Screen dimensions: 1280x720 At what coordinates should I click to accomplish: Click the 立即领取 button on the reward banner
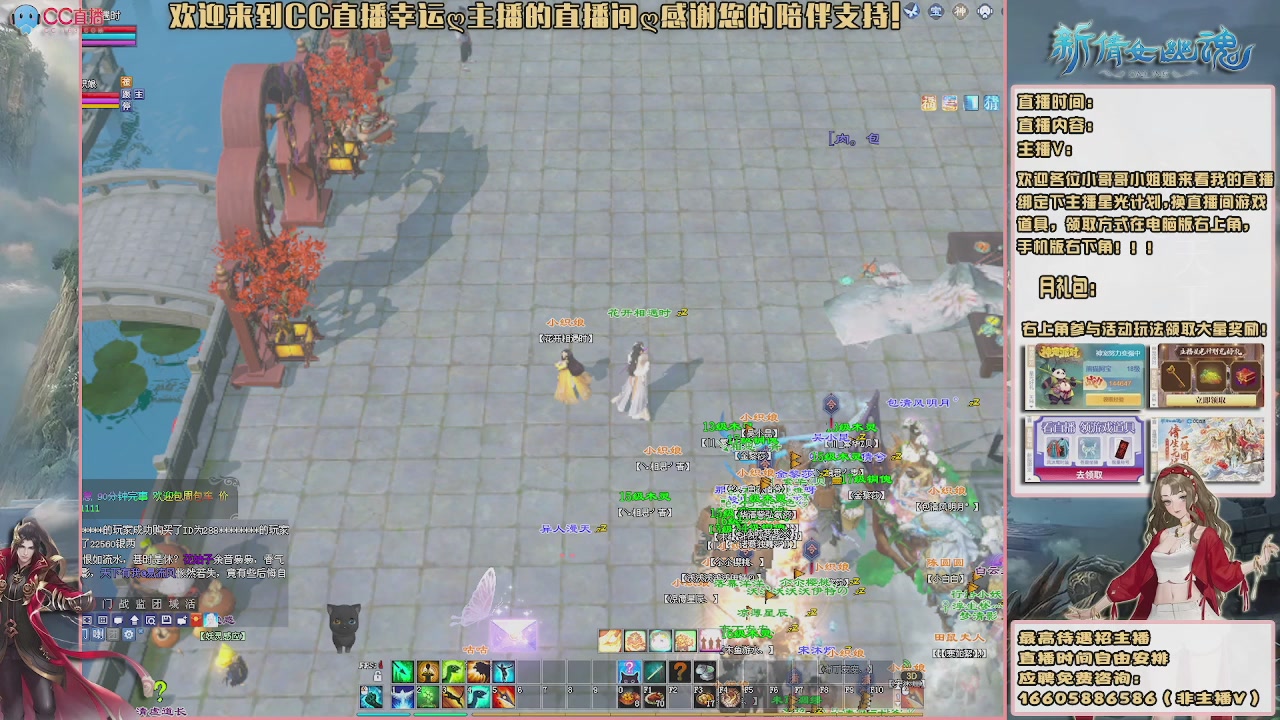(x=1211, y=400)
